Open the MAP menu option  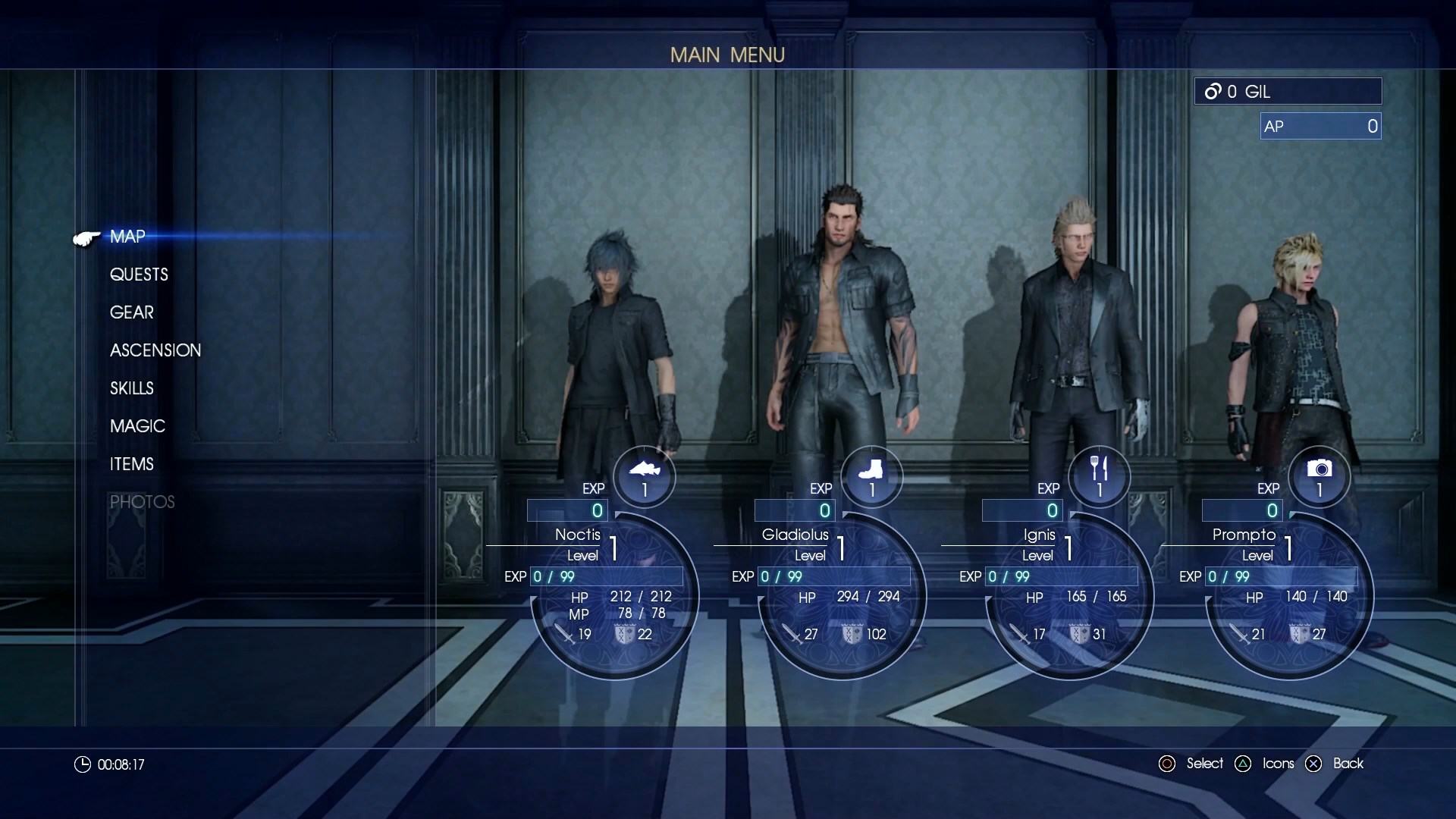[x=127, y=237]
